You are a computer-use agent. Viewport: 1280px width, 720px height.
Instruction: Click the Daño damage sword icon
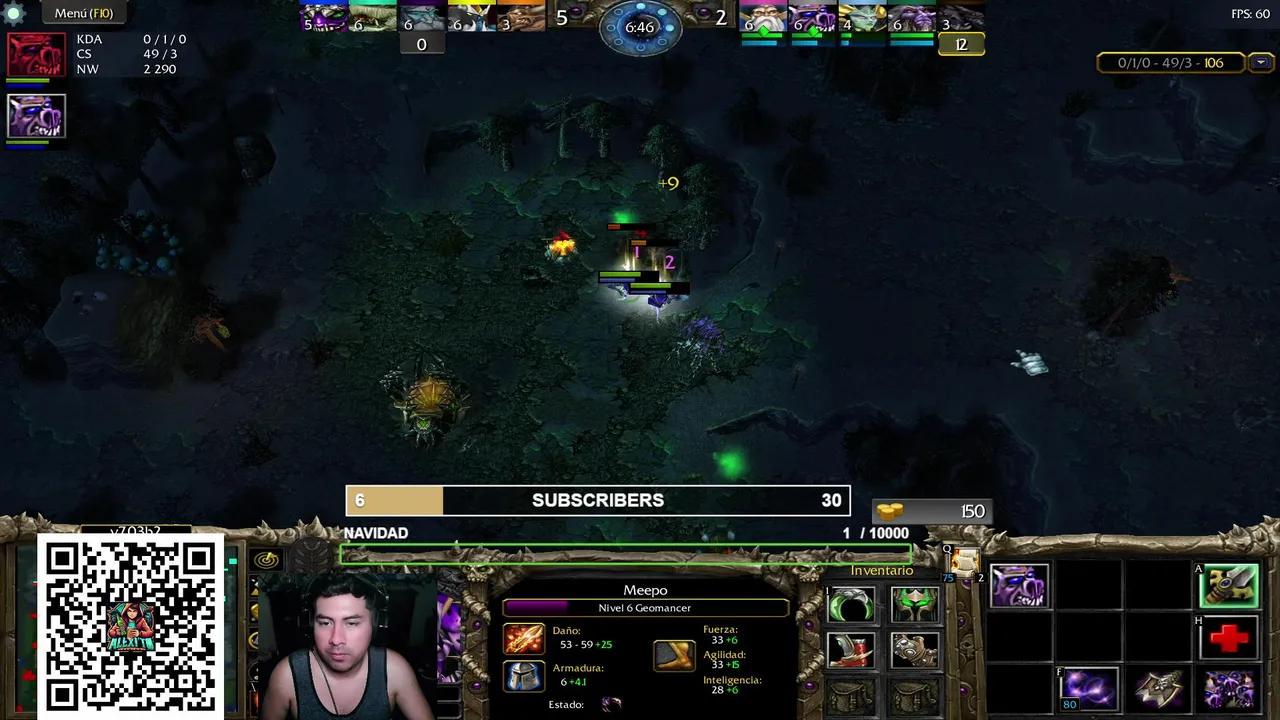523,639
